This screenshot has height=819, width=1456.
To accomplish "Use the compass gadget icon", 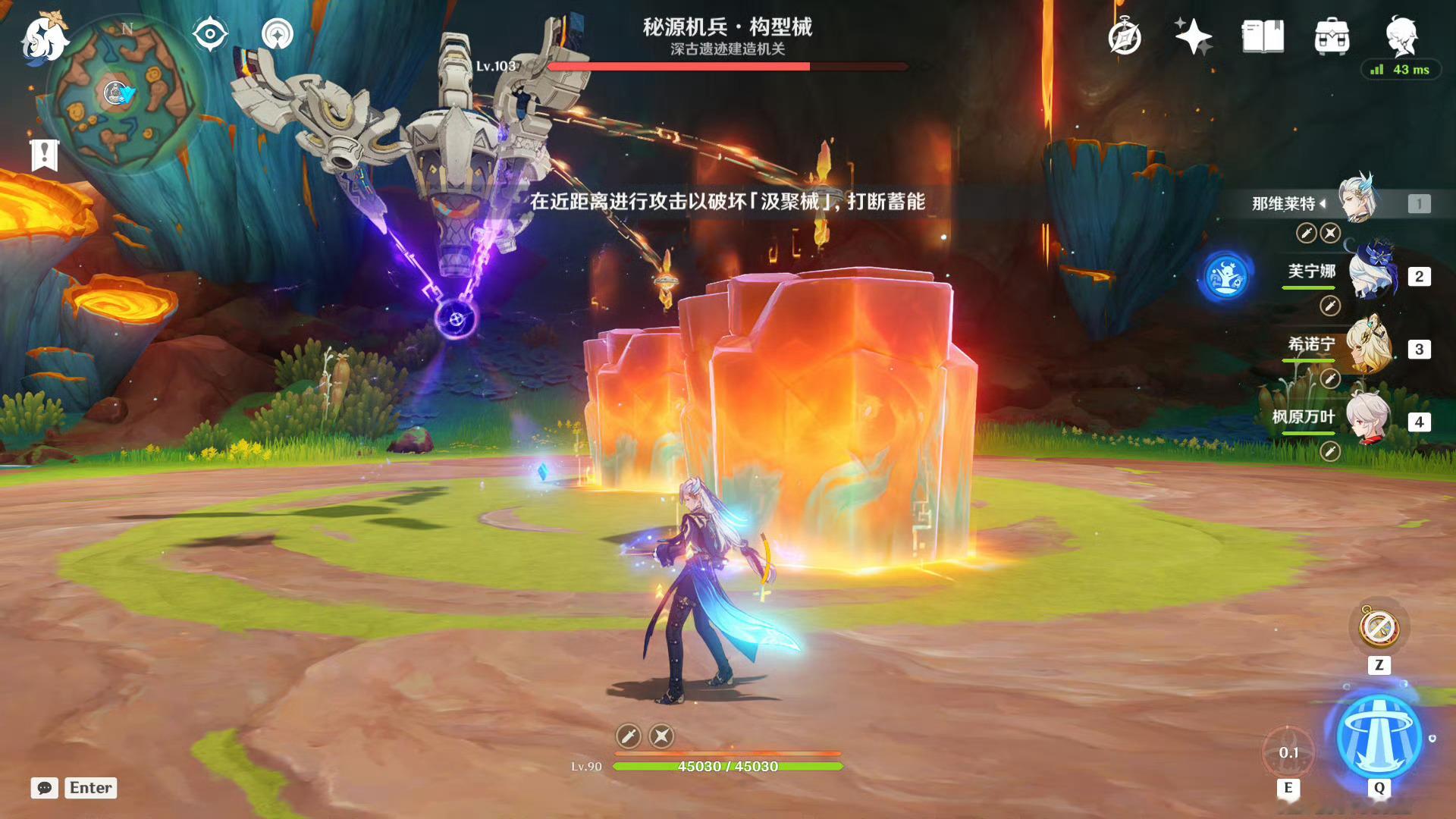I will pyautogui.click(x=1379, y=628).
